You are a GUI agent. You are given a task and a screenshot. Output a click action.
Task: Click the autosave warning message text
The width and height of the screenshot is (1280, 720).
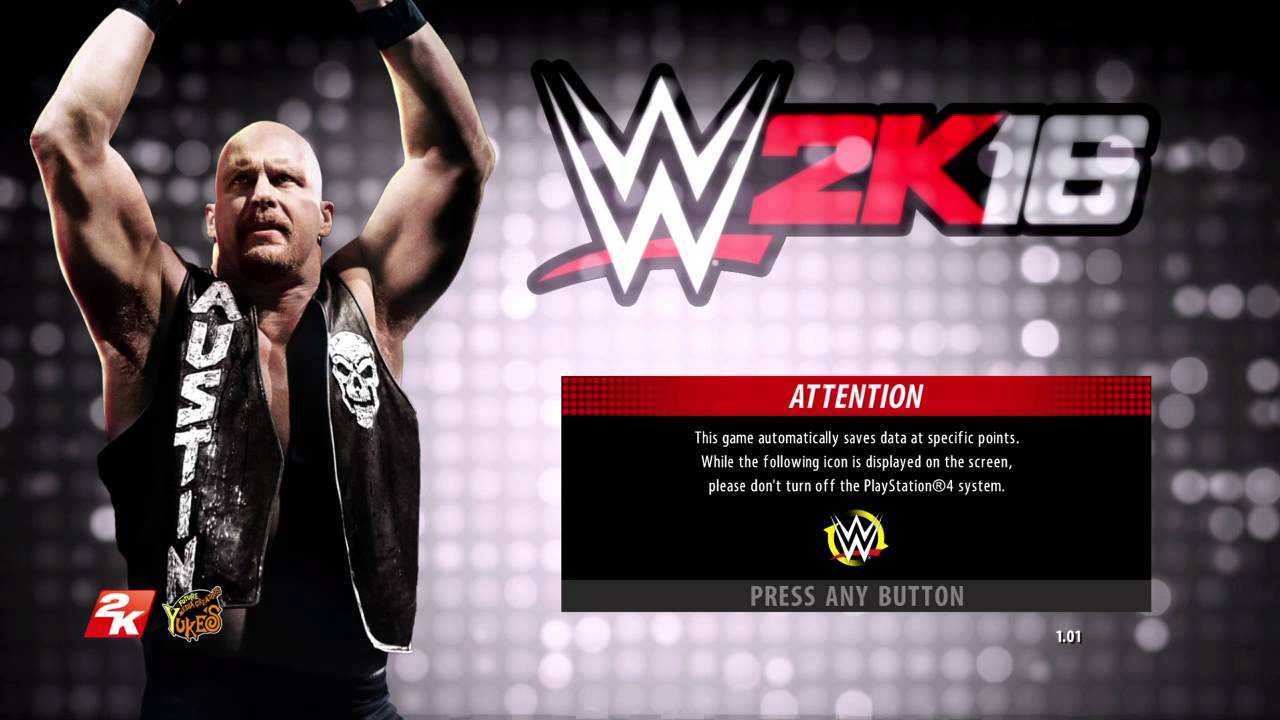pyautogui.click(x=853, y=461)
